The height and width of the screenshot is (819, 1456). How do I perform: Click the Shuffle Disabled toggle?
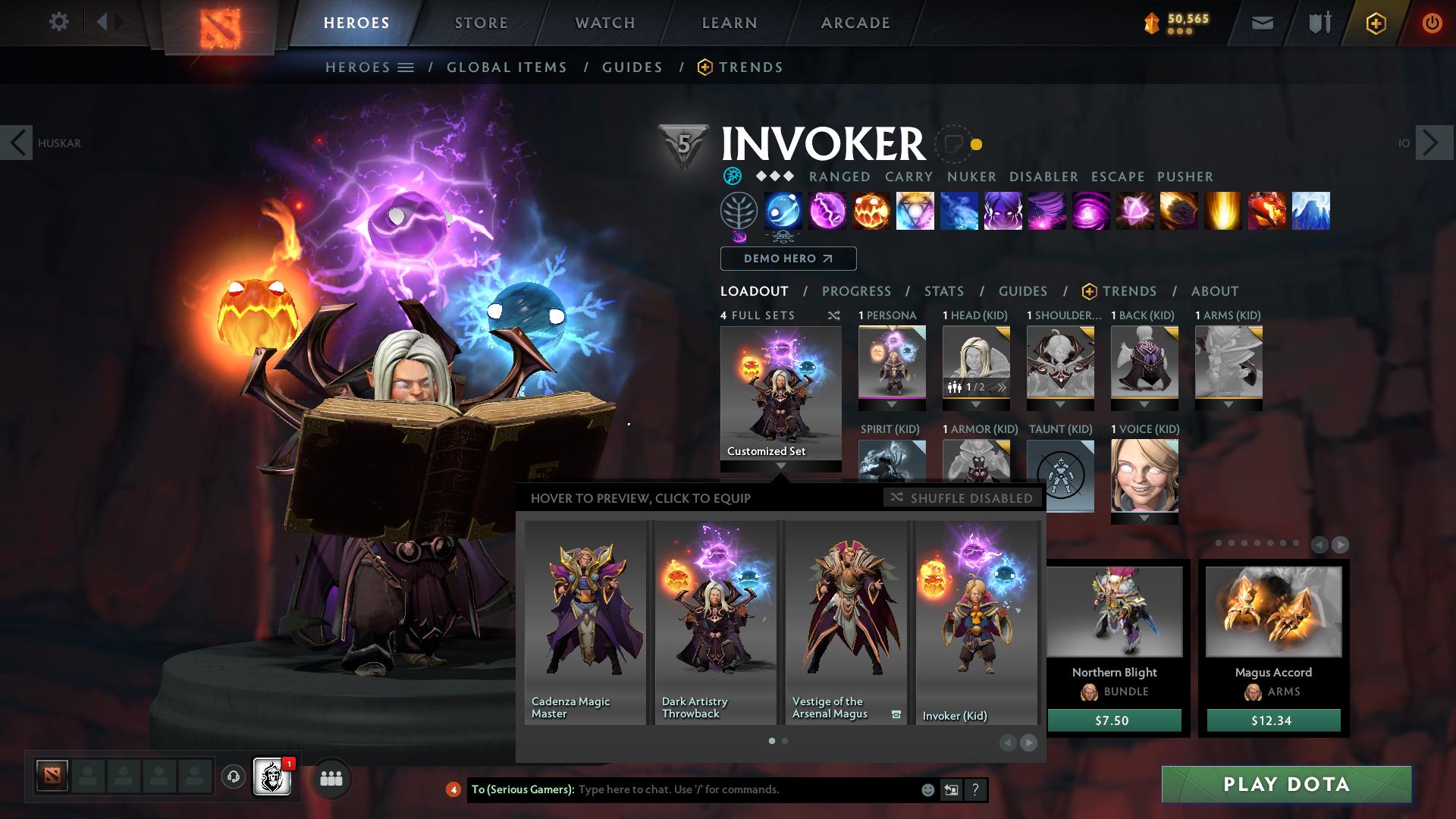(x=961, y=498)
